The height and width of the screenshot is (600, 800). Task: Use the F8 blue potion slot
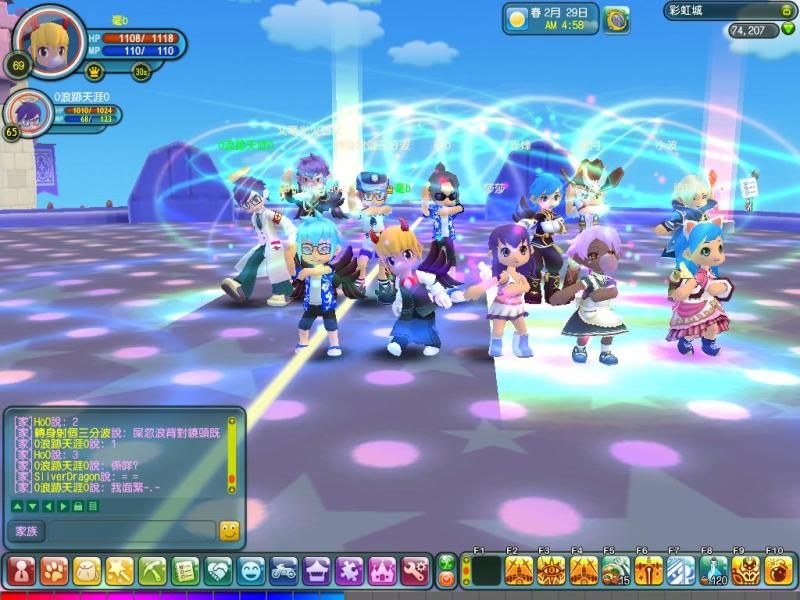pyautogui.click(x=712, y=571)
